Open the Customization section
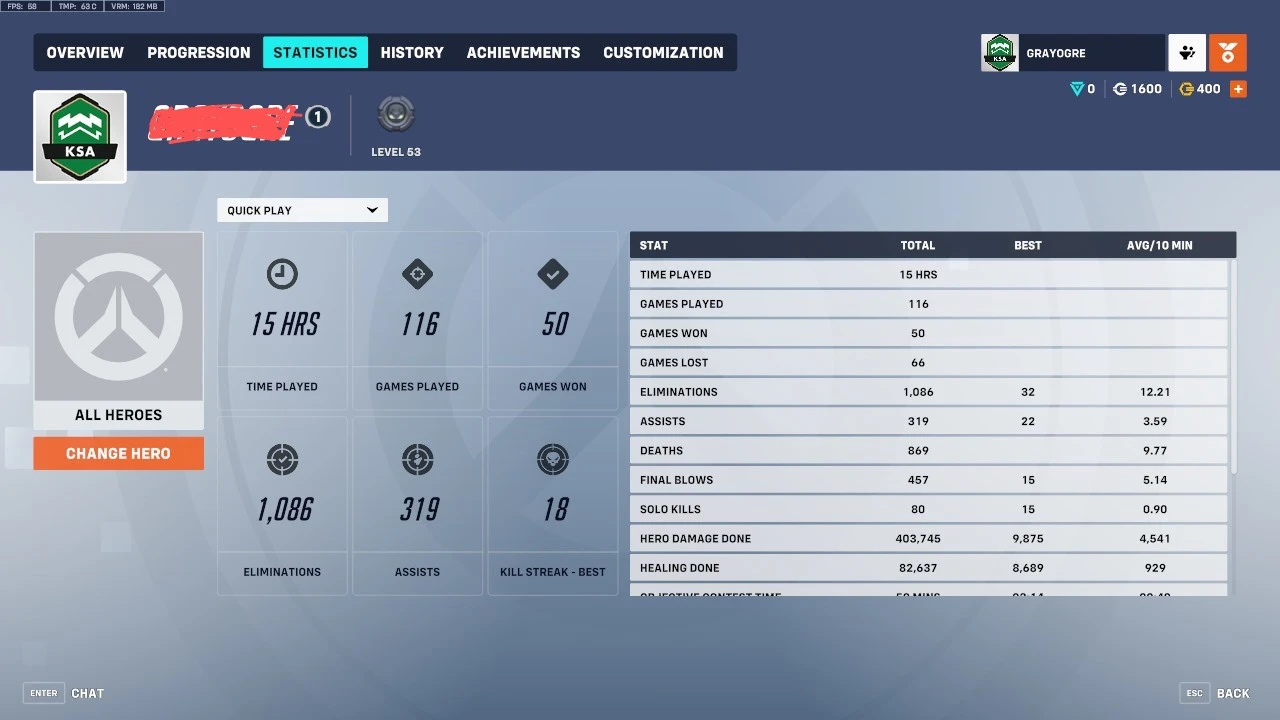 (x=663, y=52)
